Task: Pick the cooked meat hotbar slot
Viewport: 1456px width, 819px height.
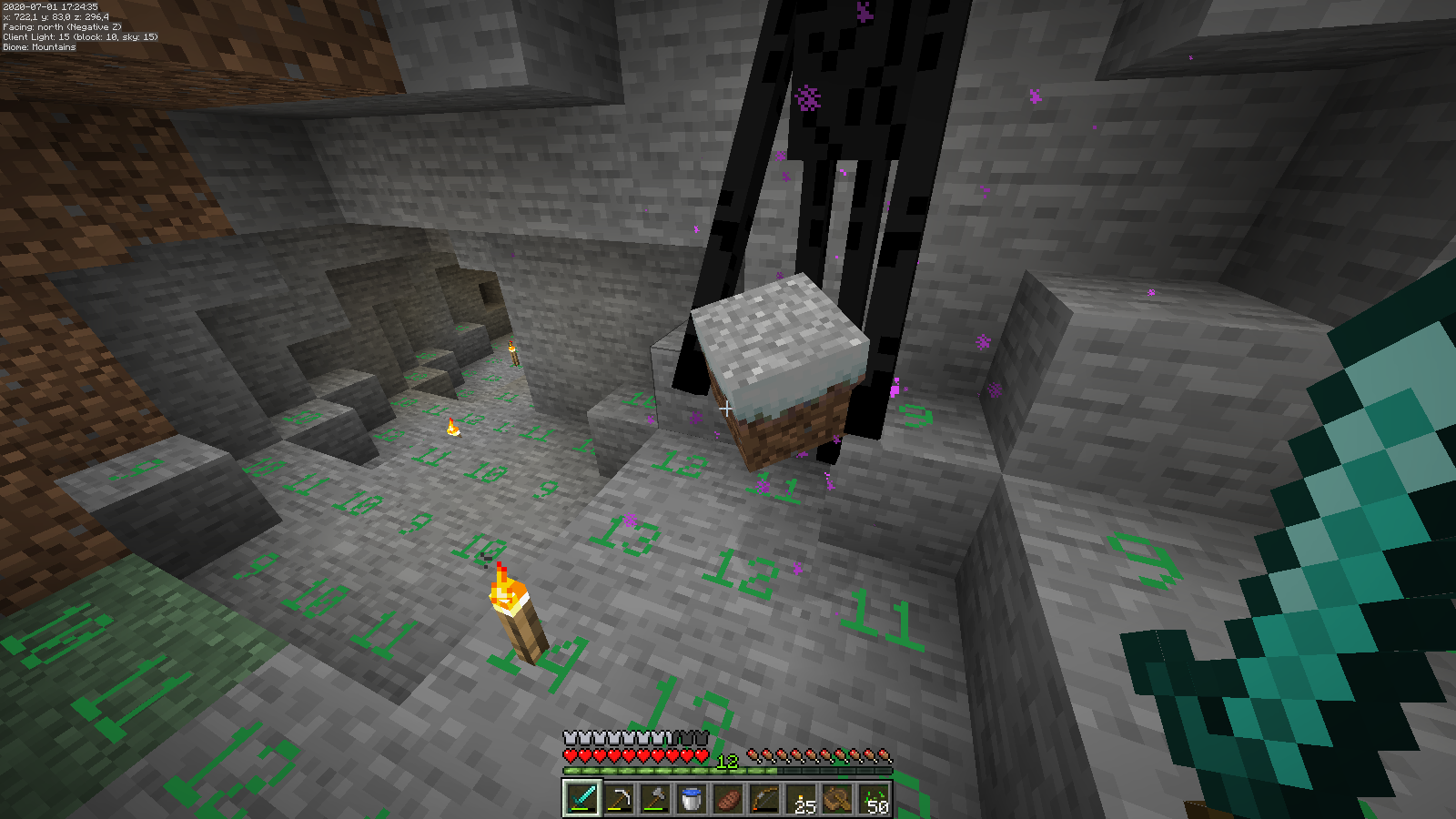Action: coord(728,799)
